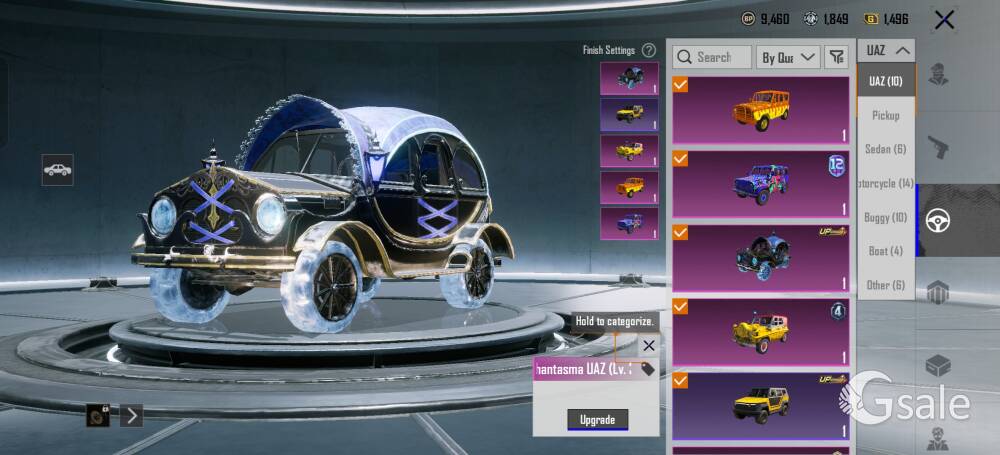The width and height of the screenshot is (1000, 455).
Task: Open the 'By Quality' sort dropdown
Action: tap(788, 57)
